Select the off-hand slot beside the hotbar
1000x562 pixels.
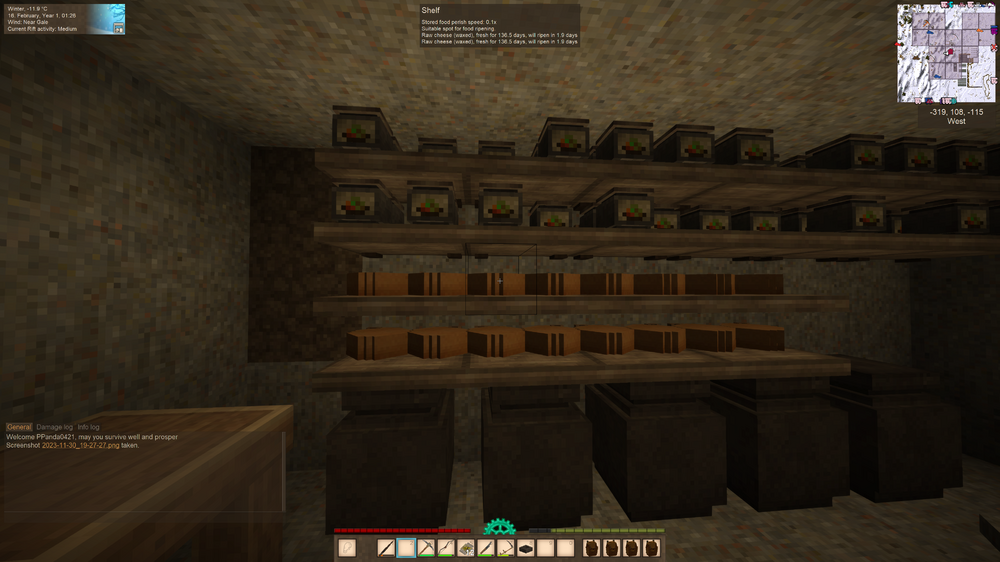tap(348, 548)
